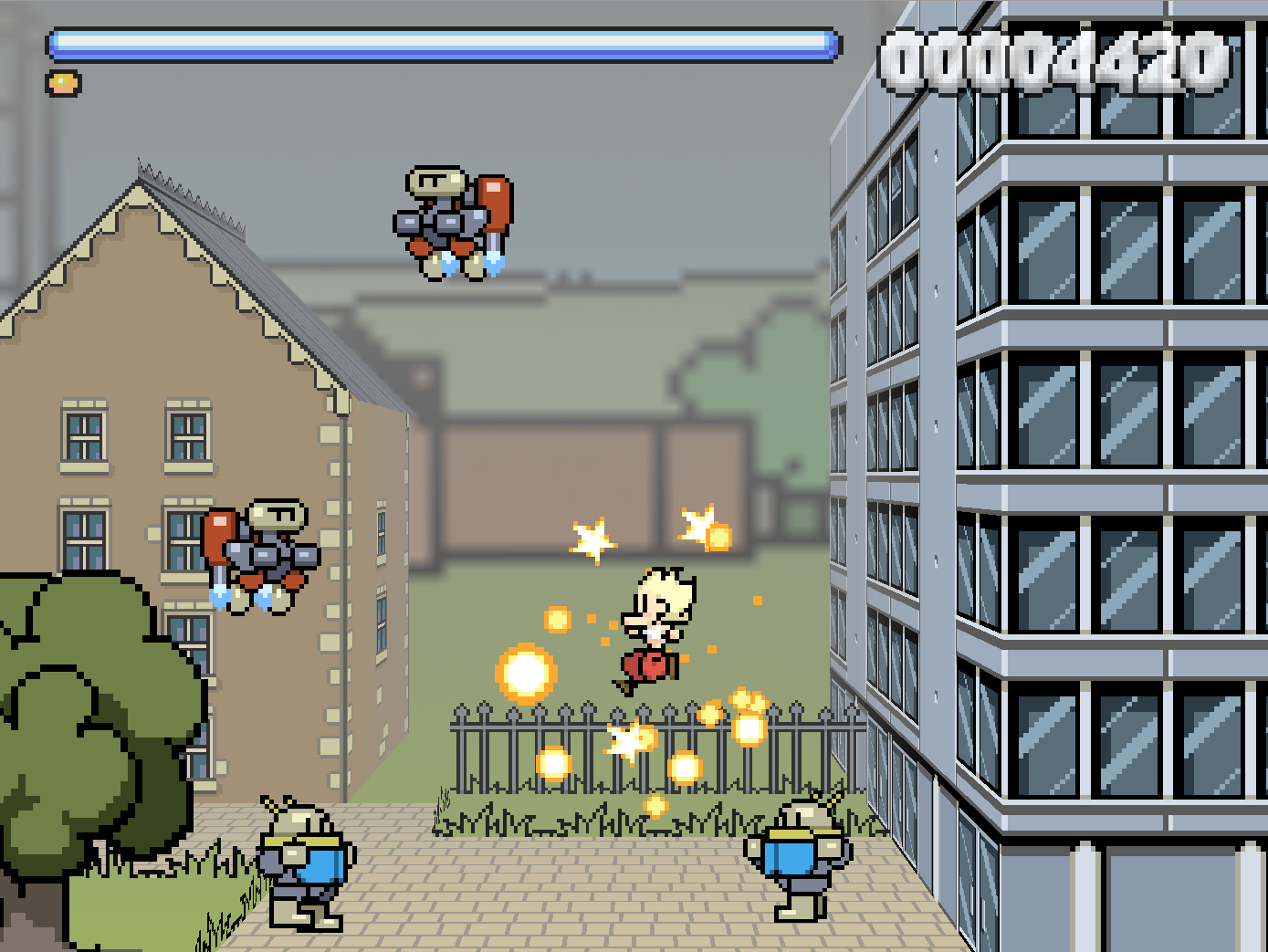Click the blue health bar at the top
The image size is (1268, 952).
(x=443, y=41)
